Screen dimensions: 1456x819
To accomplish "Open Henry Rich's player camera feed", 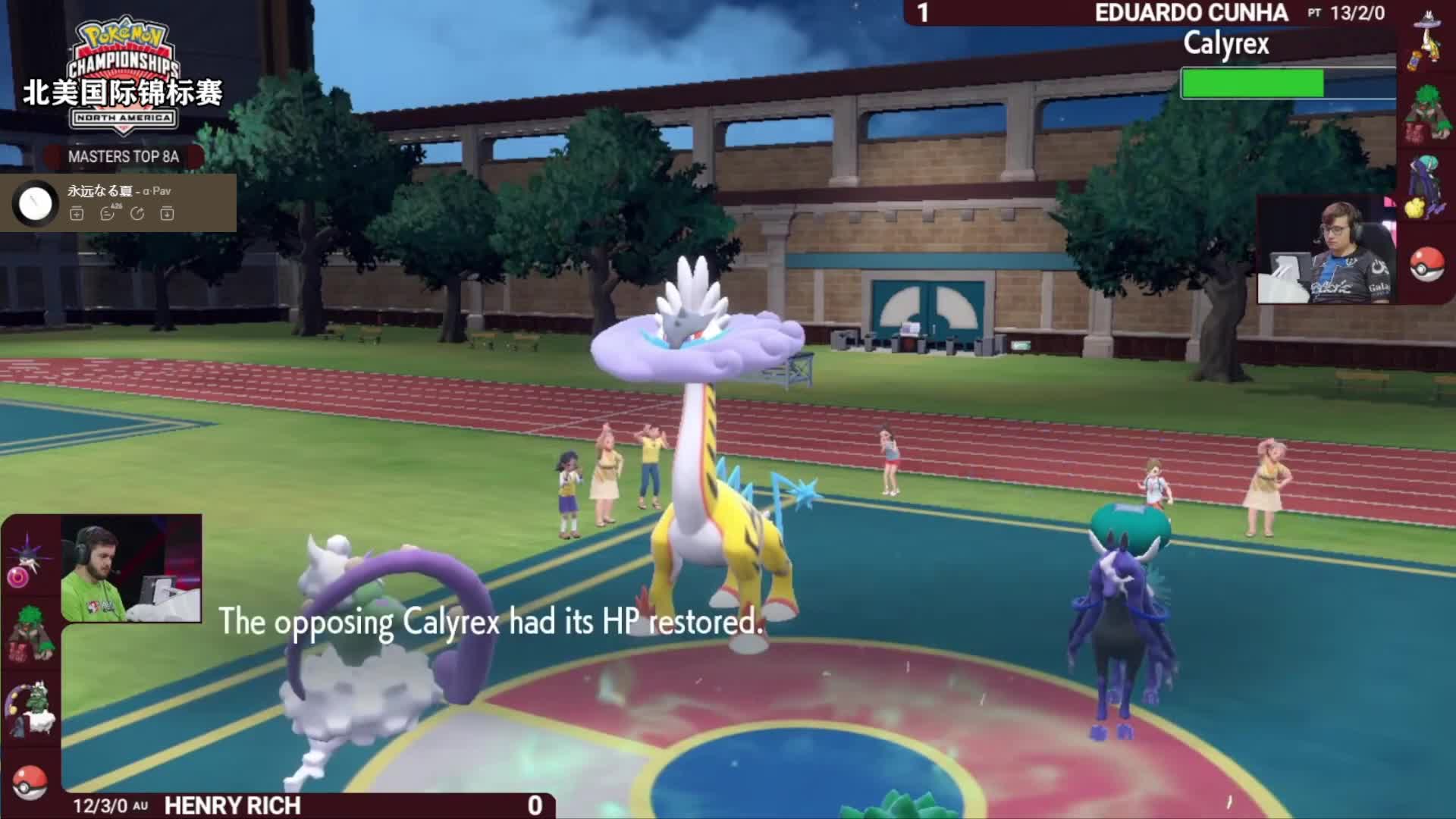I will point(131,569).
